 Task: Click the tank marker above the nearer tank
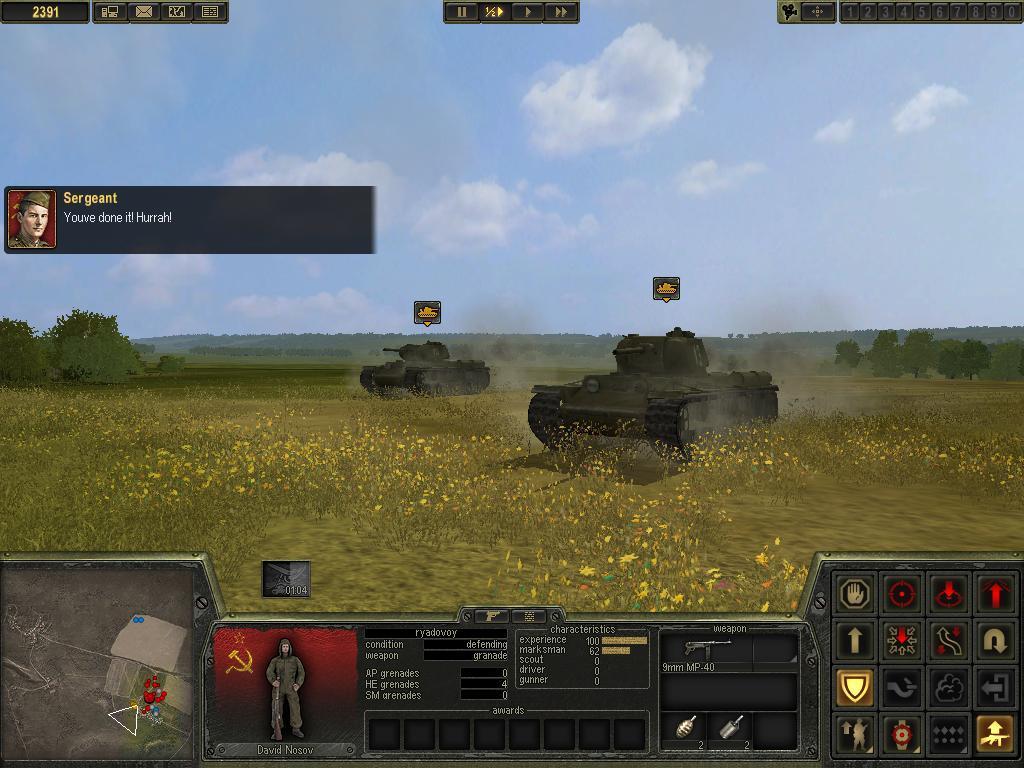tap(666, 289)
